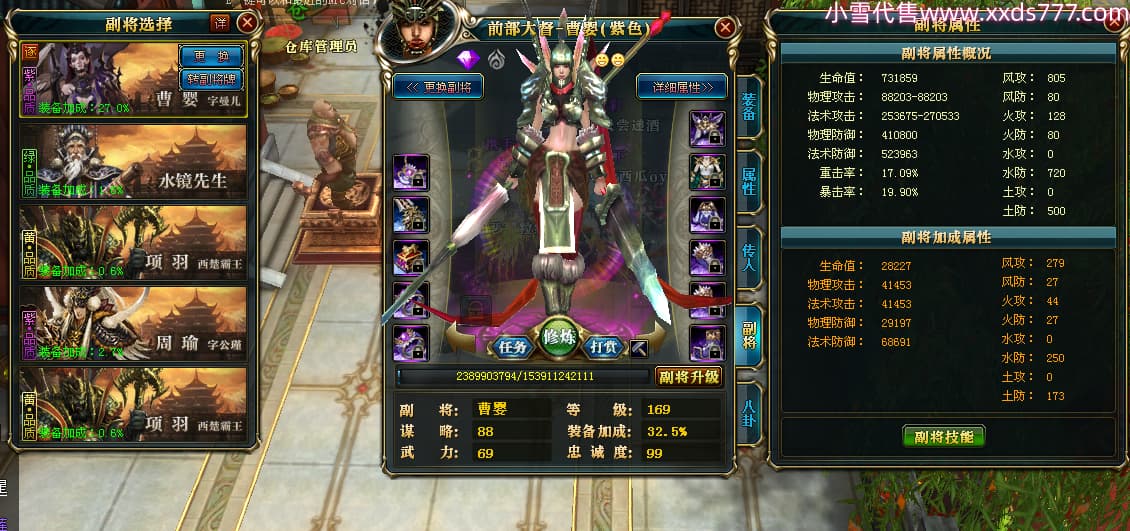The width and height of the screenshot is (1130, 531).
Task: Select the 副将 tab
Action: [x=748, y=331]
